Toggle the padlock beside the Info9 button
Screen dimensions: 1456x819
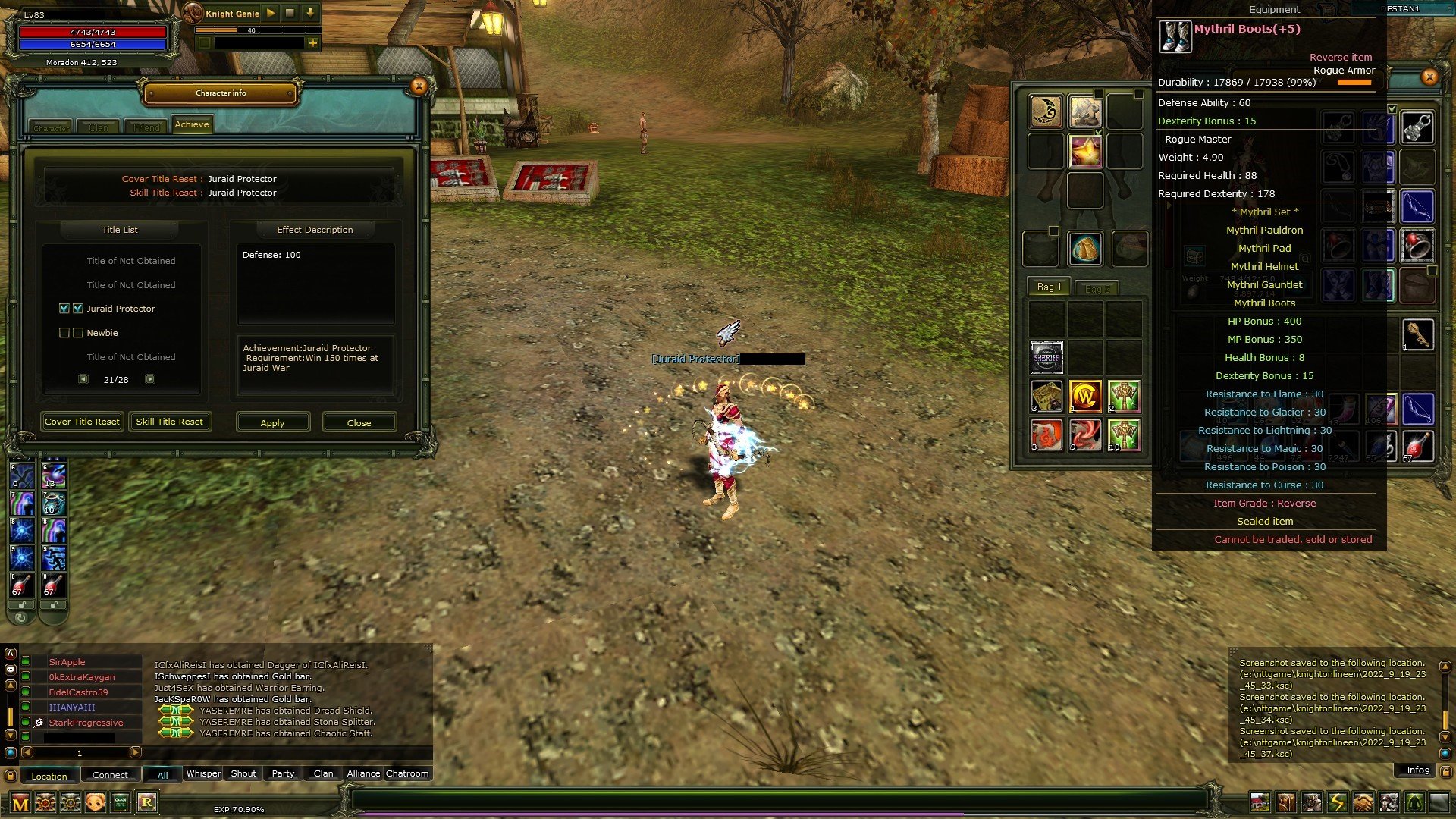[1446, 770]
